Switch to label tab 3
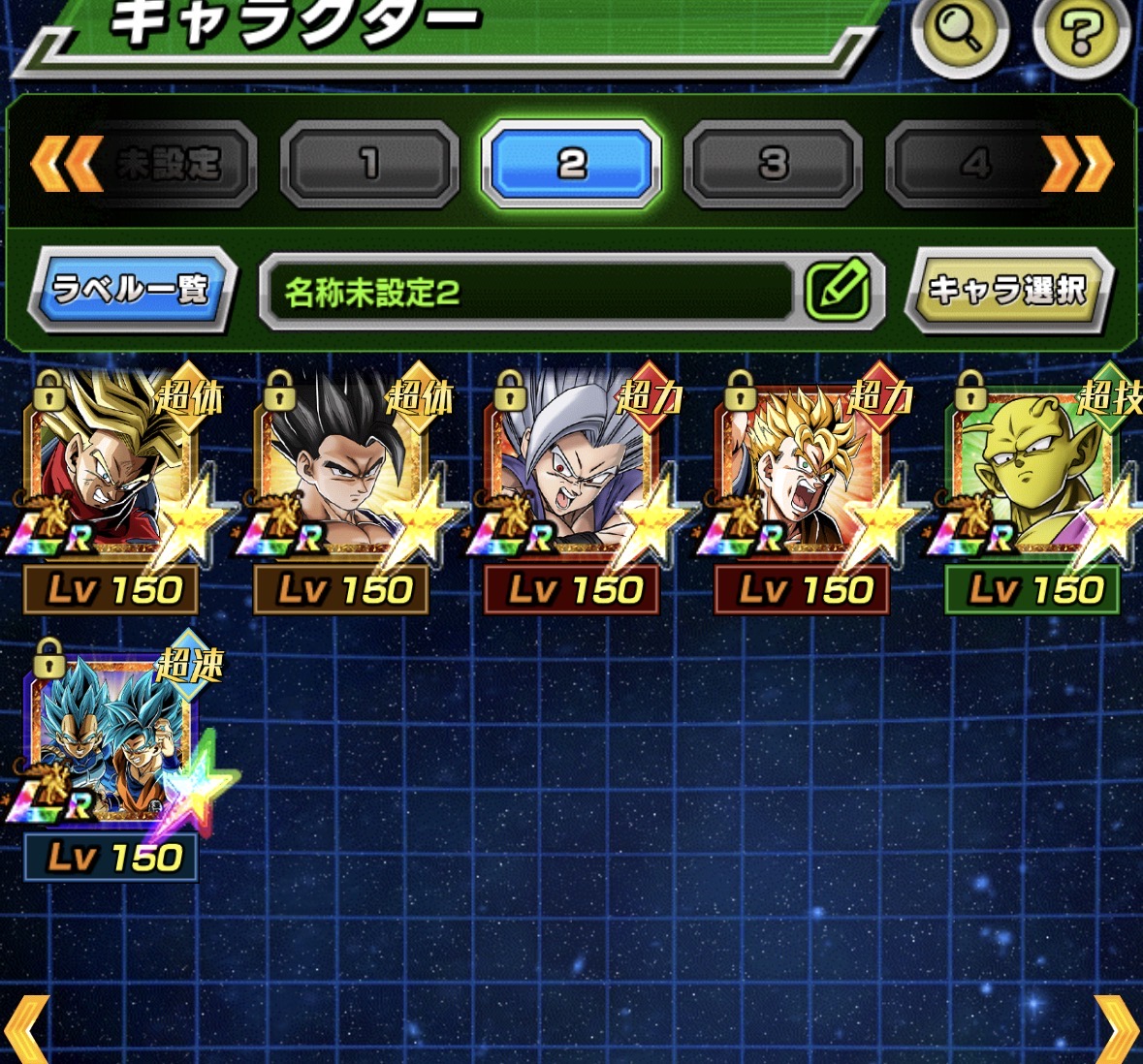This screenshot has width=1143, height=1064. pos(773,164)
